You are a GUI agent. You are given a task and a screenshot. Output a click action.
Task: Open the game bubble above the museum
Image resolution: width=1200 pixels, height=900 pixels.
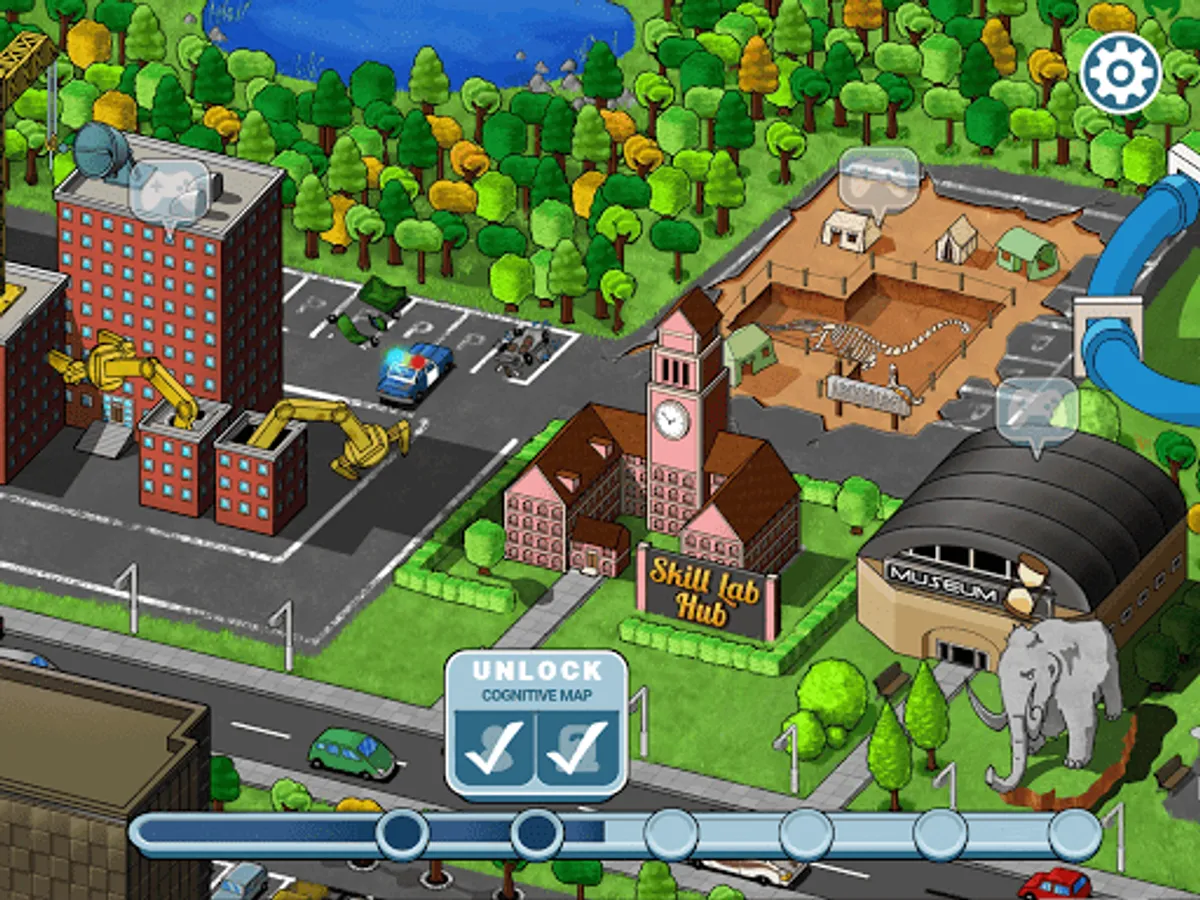tap(1037, 411)
